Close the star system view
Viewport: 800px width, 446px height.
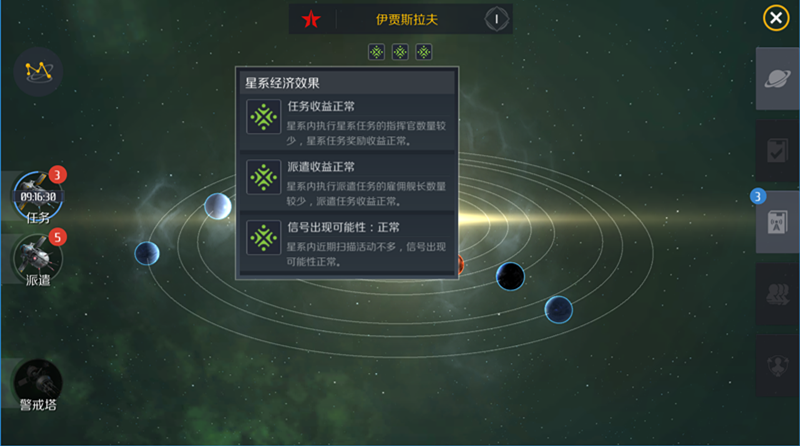tap(775, 18)
